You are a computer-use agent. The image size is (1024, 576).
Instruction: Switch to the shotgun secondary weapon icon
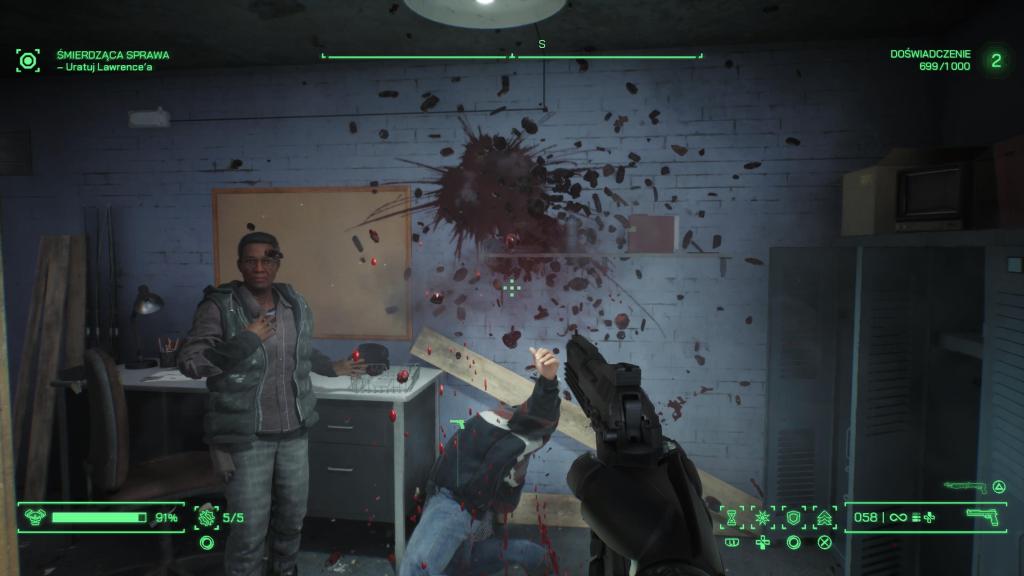pos(959,487)
